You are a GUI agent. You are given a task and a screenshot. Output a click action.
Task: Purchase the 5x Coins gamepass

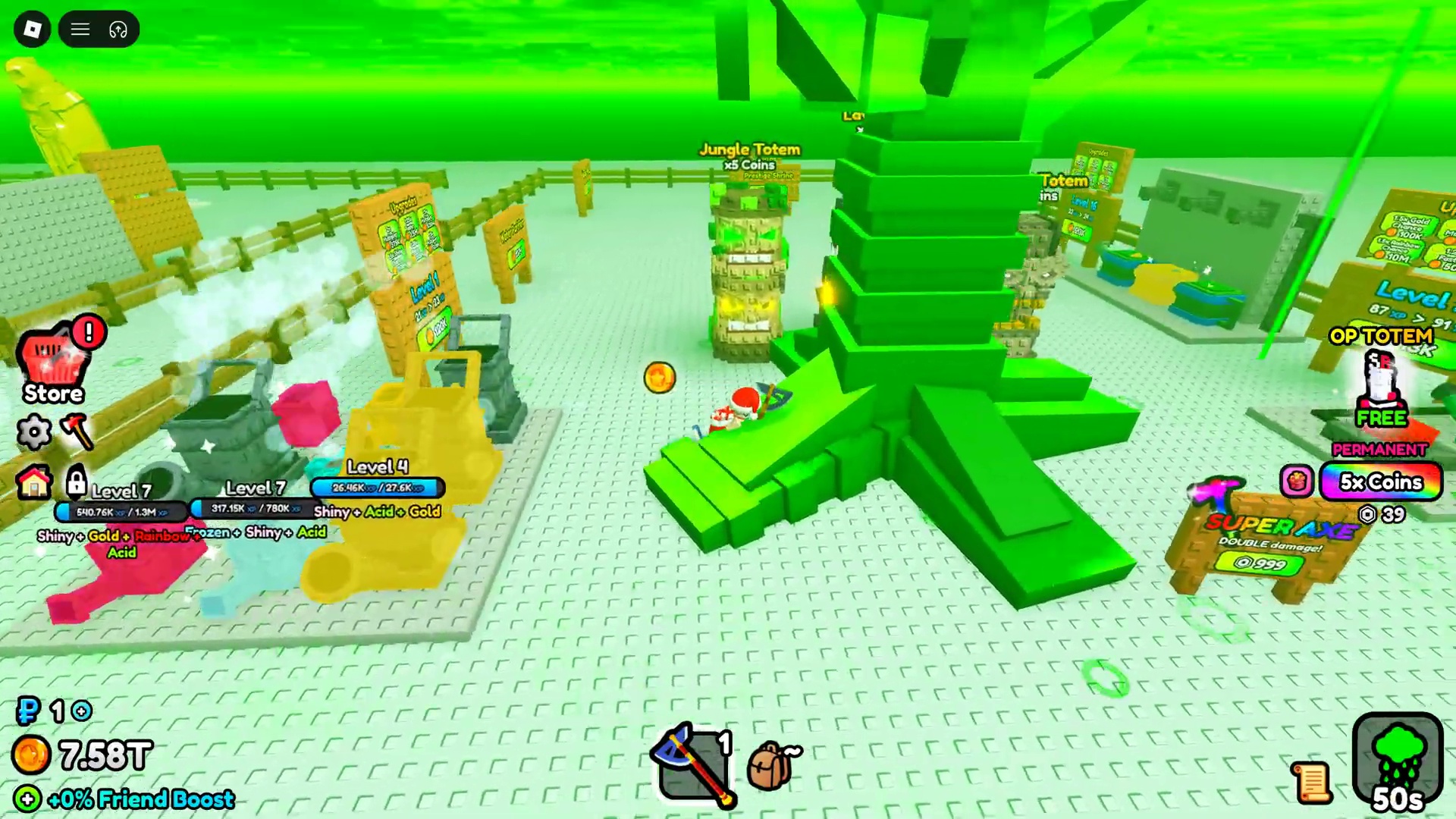(1381, 483)
